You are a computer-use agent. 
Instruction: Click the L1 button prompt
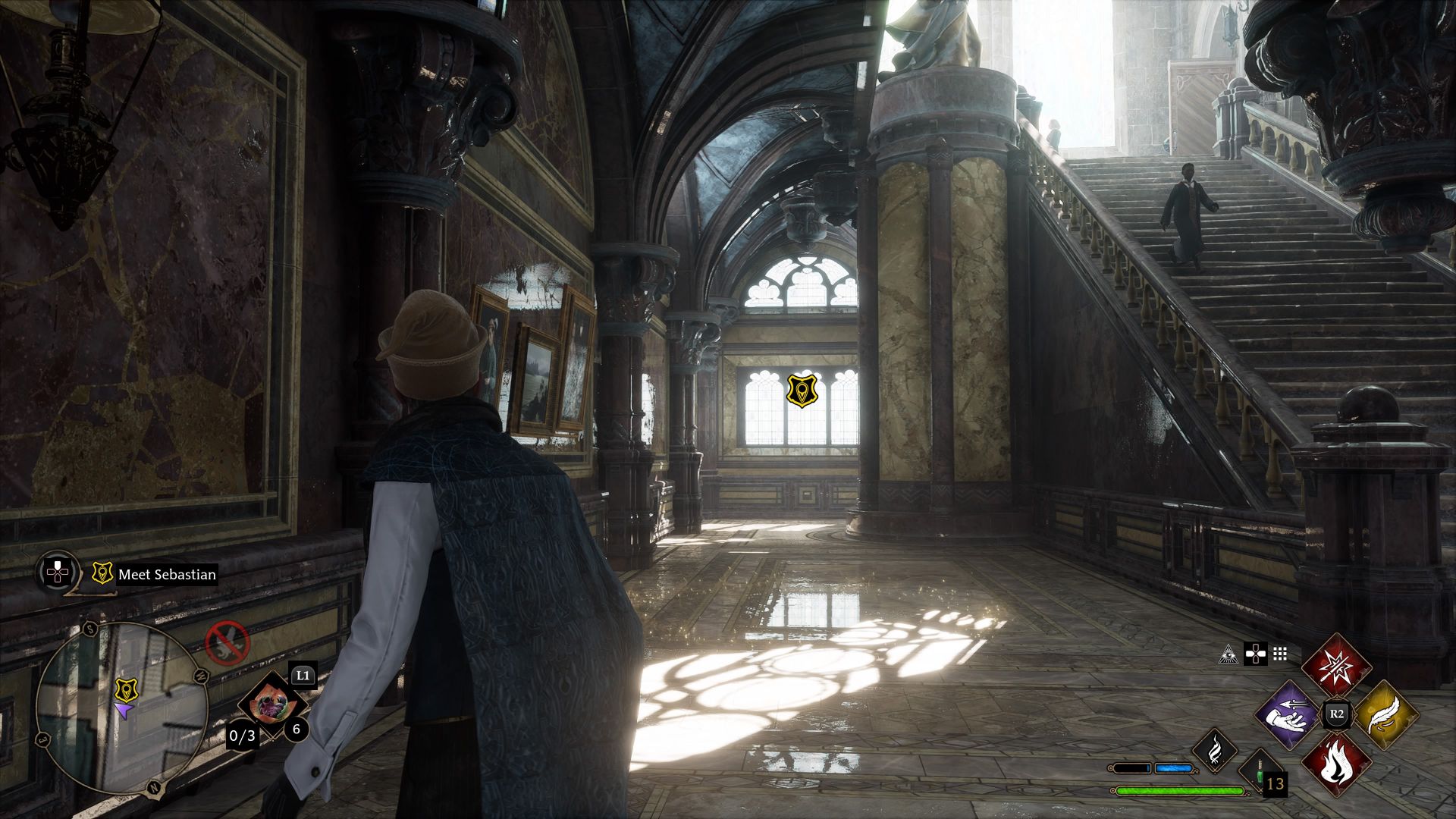[302, 675]
